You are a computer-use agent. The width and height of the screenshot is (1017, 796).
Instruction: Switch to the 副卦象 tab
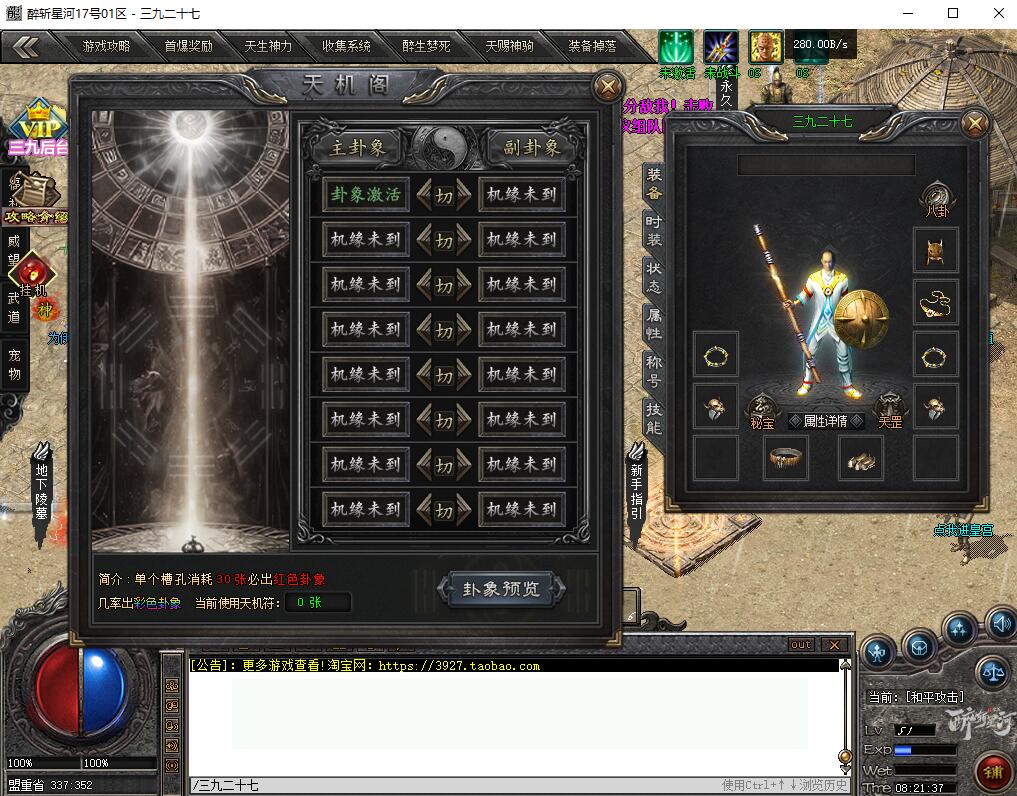point(531,148)
